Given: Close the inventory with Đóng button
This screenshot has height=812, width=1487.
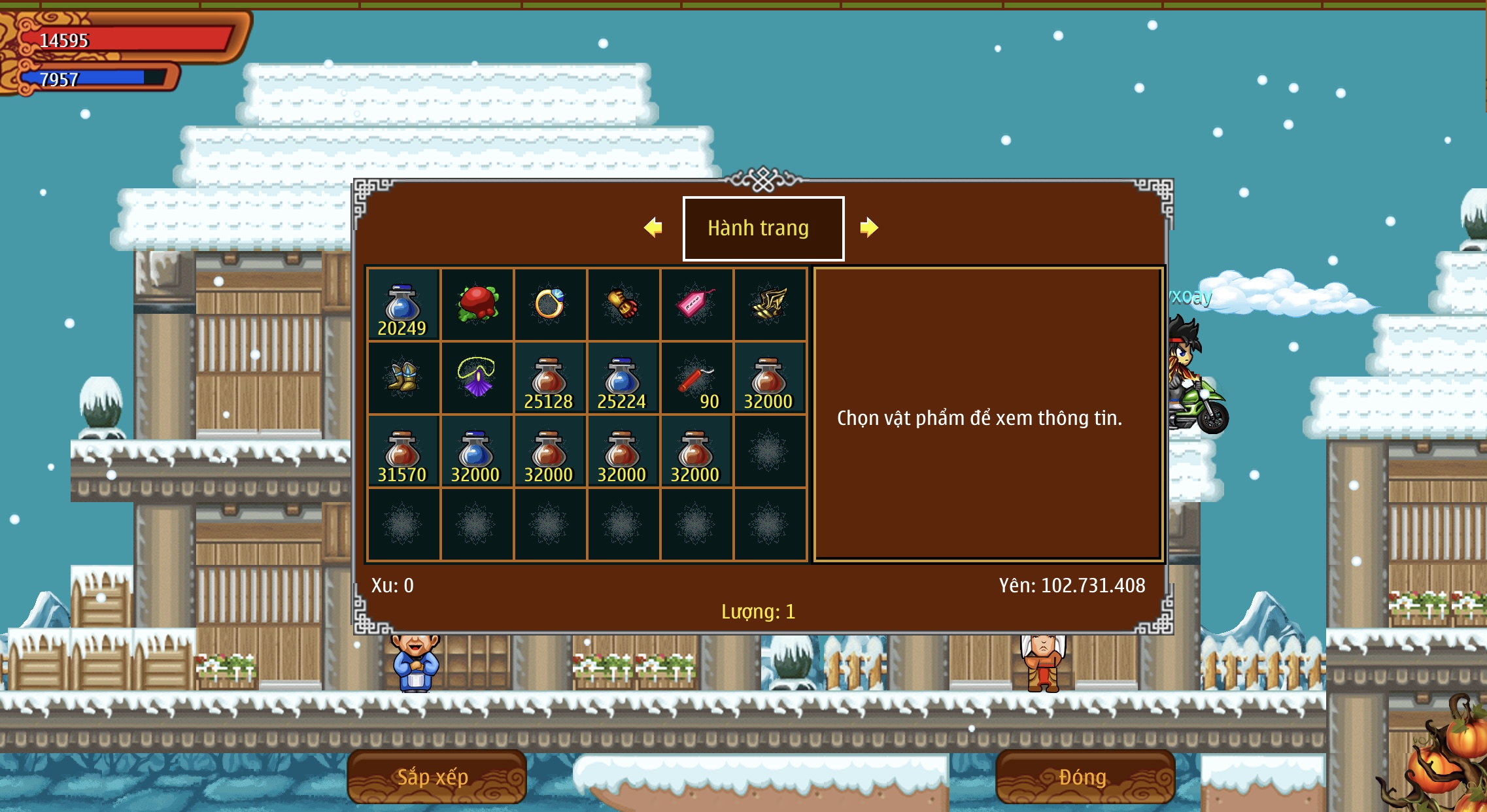Looking at the screenshot, I should click(1084, 777).
